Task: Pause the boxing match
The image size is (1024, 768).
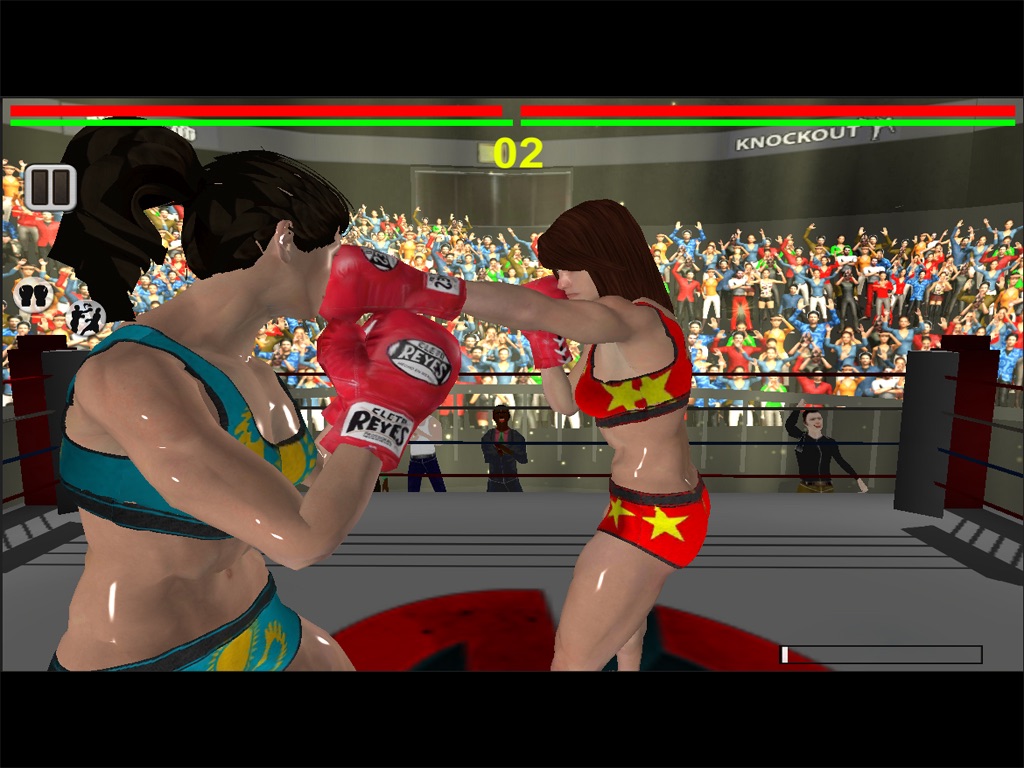Action: click(x=50, y=187)
